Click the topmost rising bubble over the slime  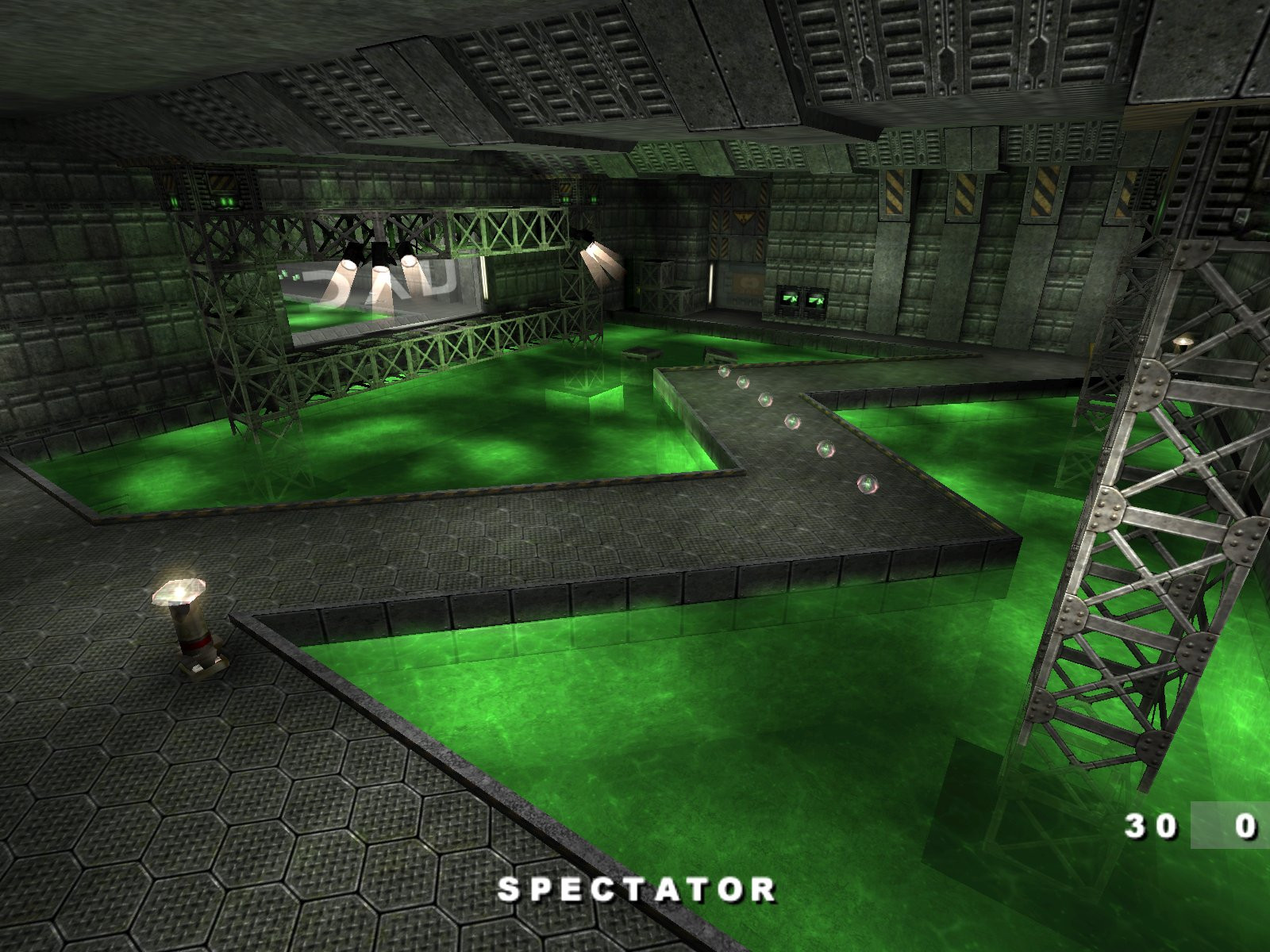[724, 371]
